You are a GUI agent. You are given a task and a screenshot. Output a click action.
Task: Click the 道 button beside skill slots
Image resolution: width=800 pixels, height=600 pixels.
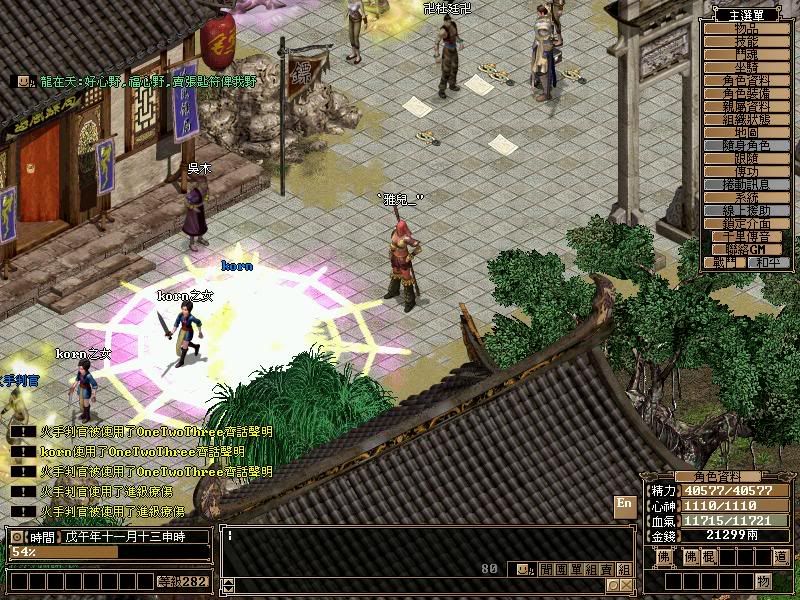(x=780, y=557)
